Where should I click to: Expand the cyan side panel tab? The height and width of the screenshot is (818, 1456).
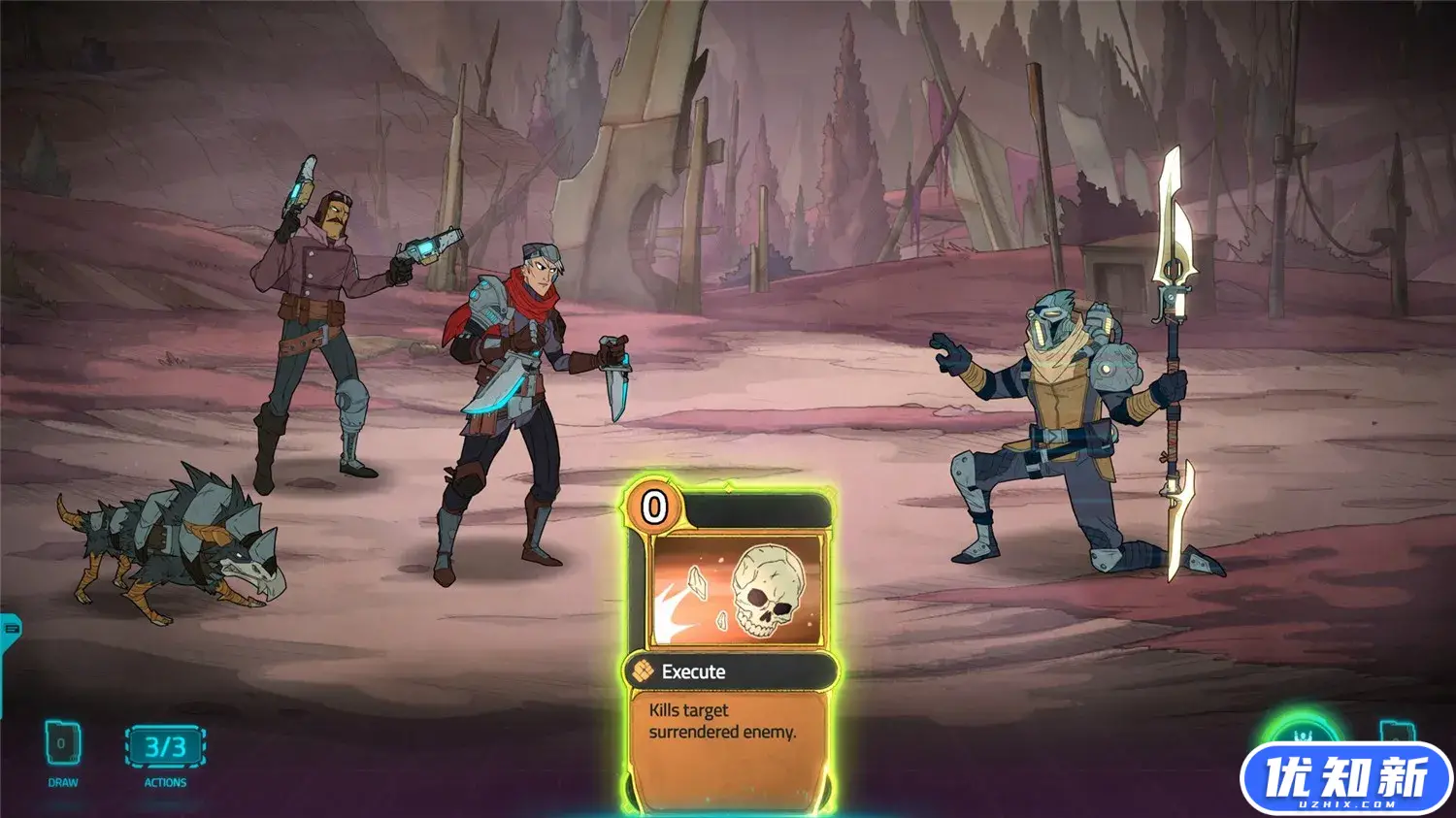tap(10, 629)
